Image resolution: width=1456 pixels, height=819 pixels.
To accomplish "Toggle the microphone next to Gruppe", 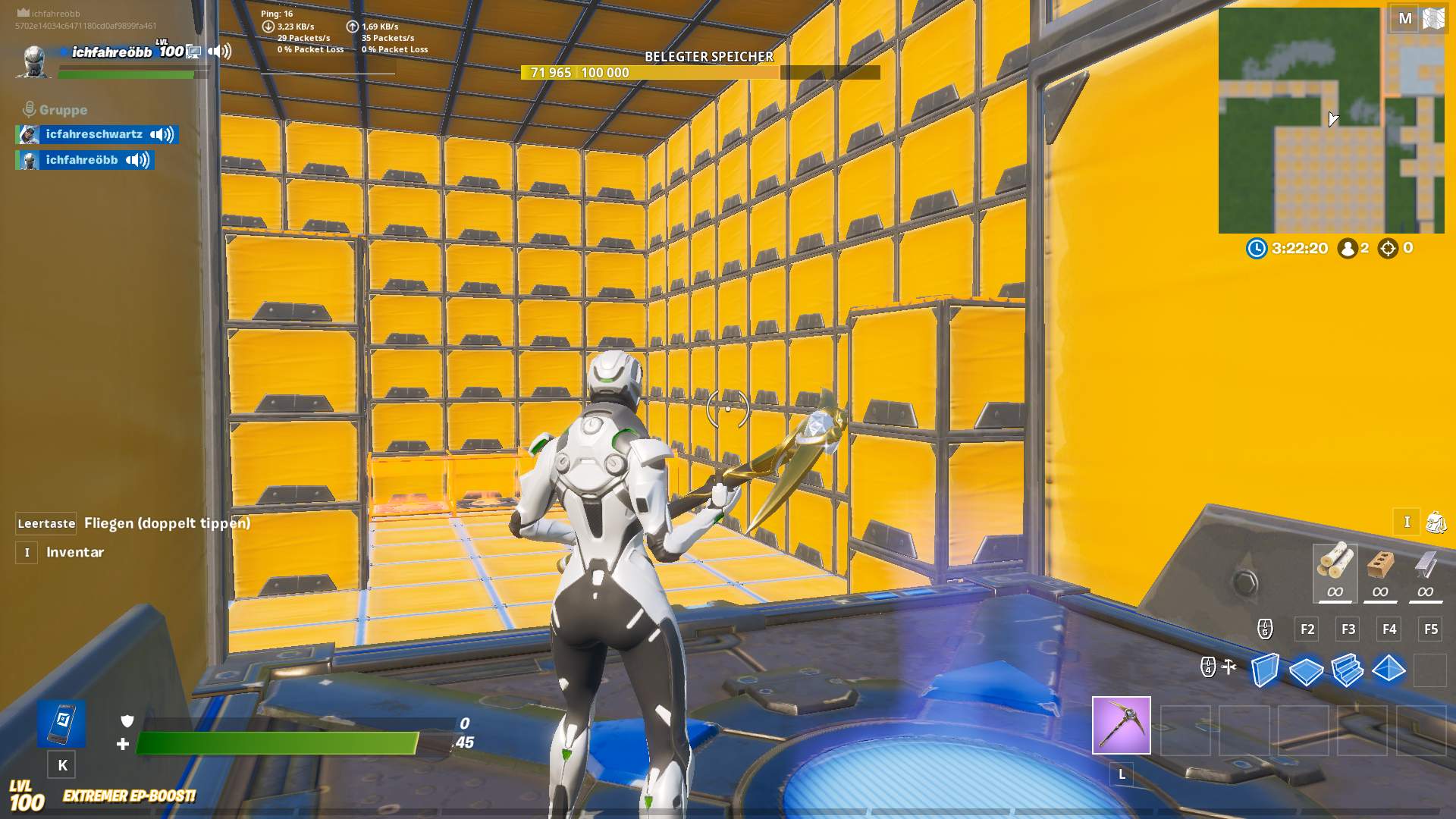I will click(29, 108).
